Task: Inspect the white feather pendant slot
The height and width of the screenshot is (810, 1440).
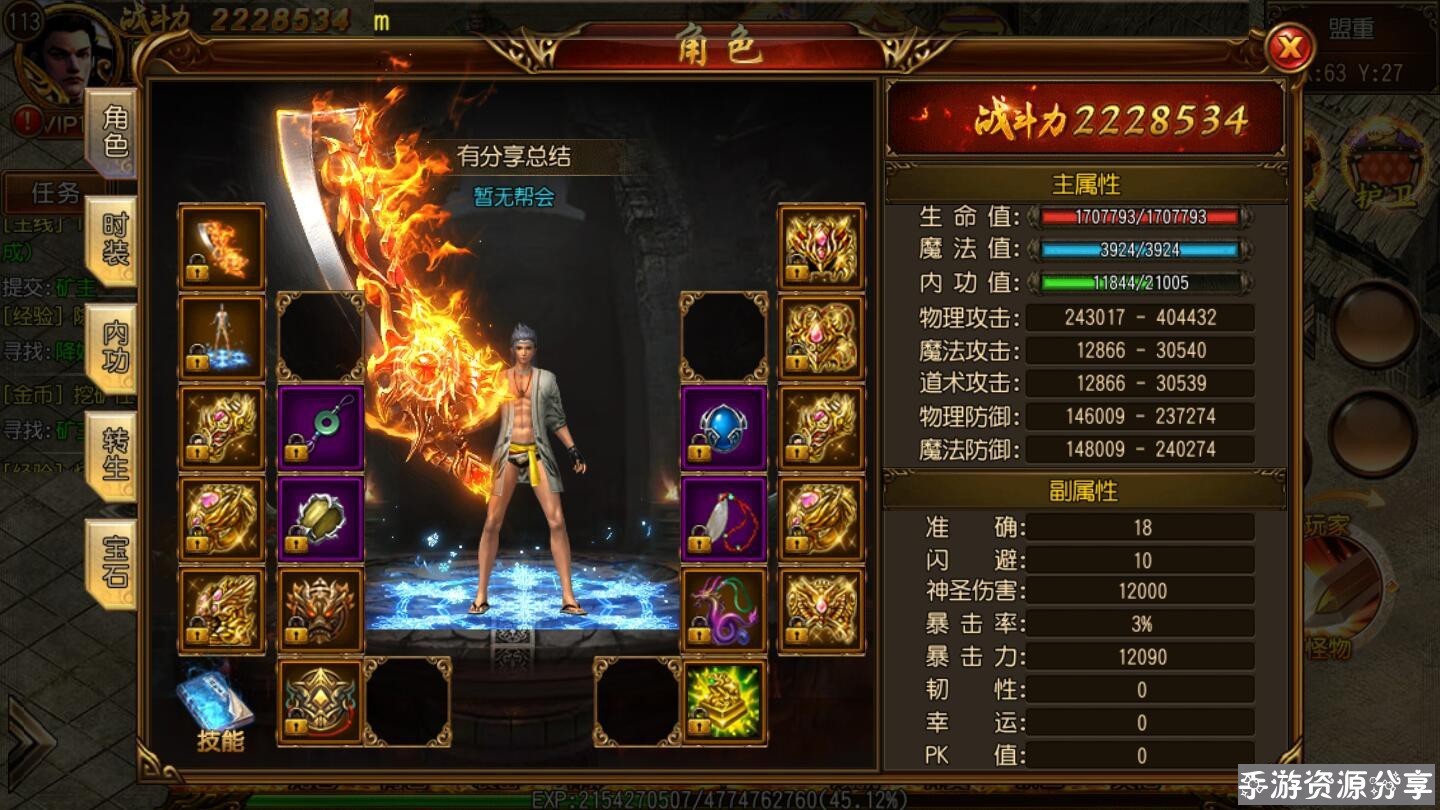Action: pos(724,519)
